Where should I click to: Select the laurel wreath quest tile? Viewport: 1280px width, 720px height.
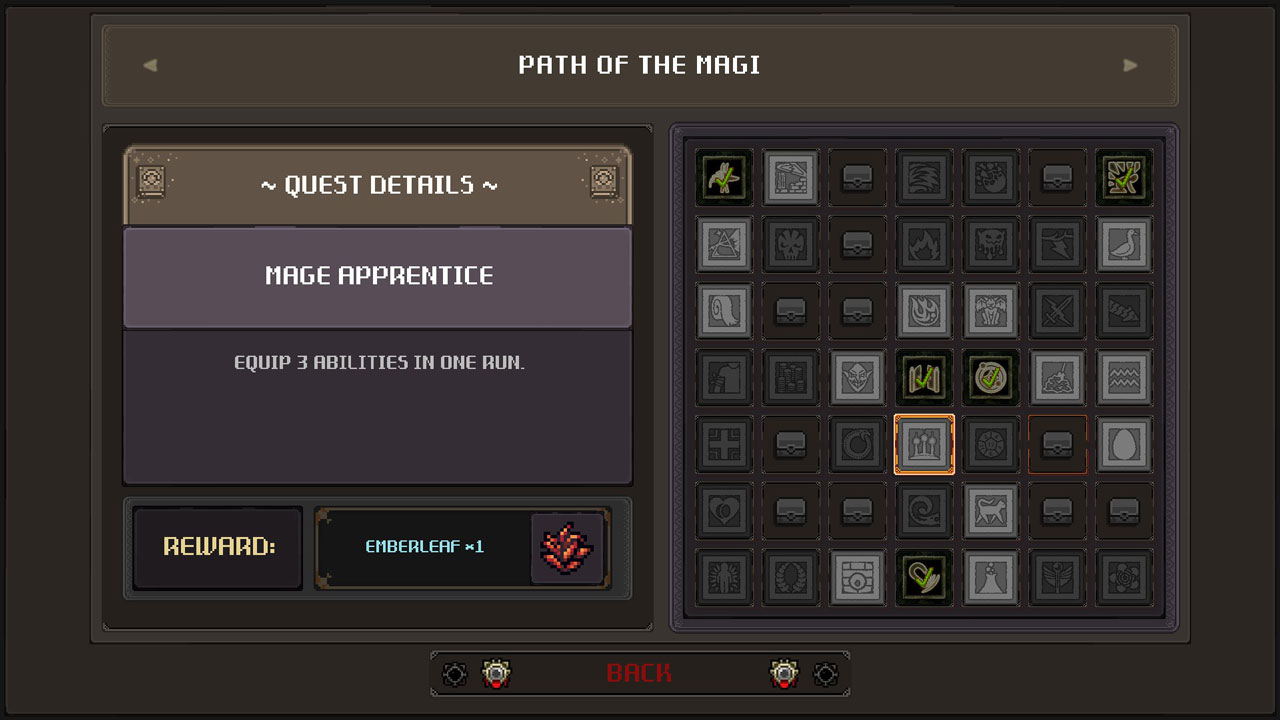(x=791, y=577)
